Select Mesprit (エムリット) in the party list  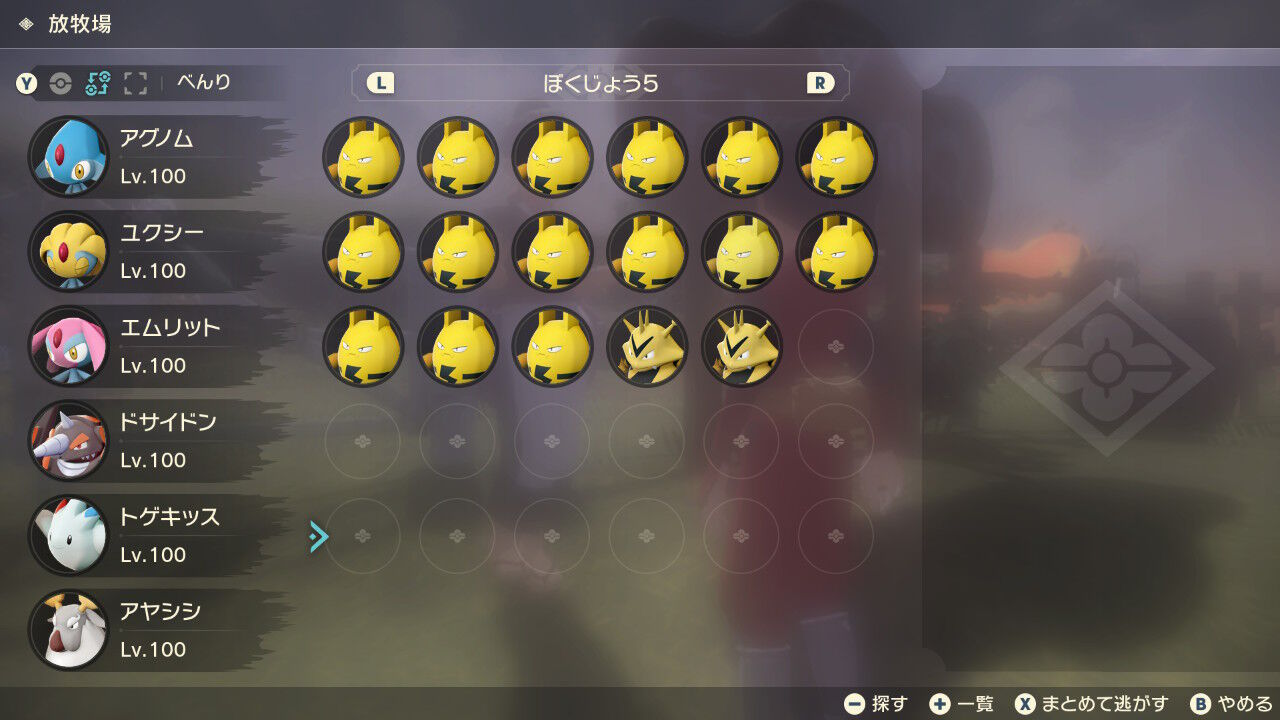pos(140,345)
